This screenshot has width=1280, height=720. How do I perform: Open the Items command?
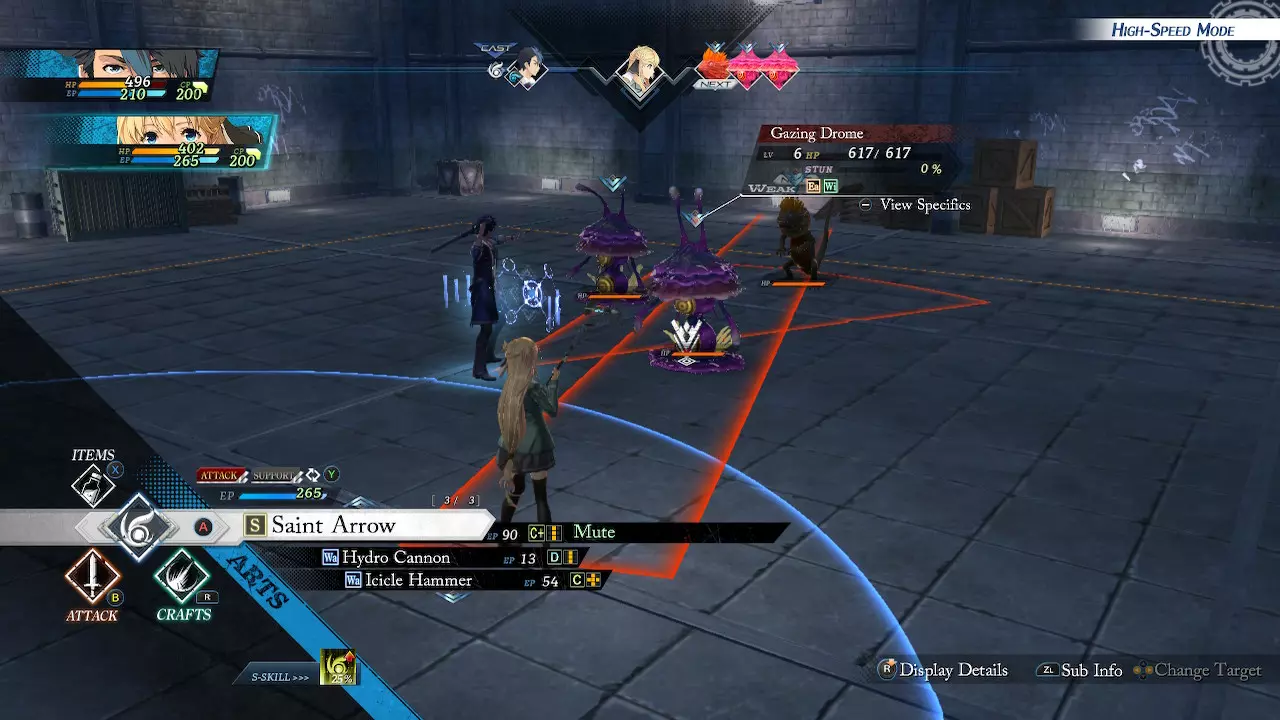(93, 485)
